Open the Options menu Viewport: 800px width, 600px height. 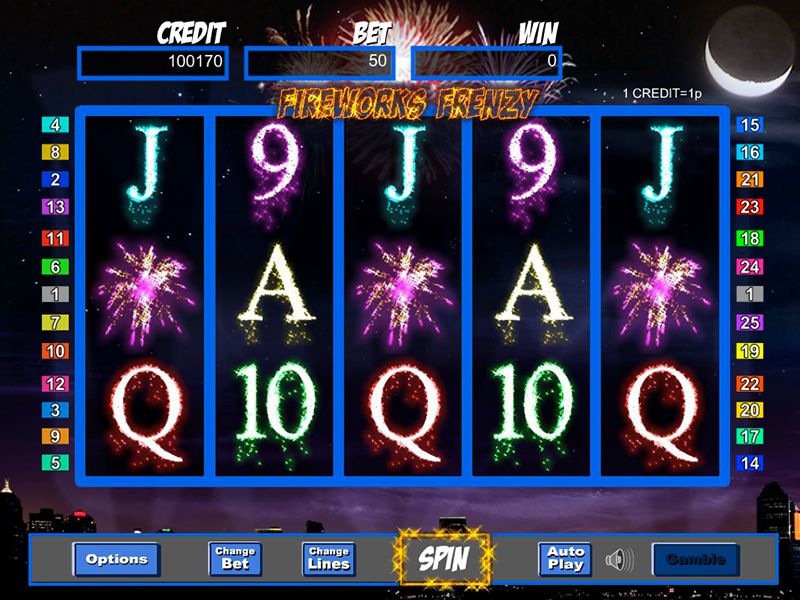coord(116,559)
